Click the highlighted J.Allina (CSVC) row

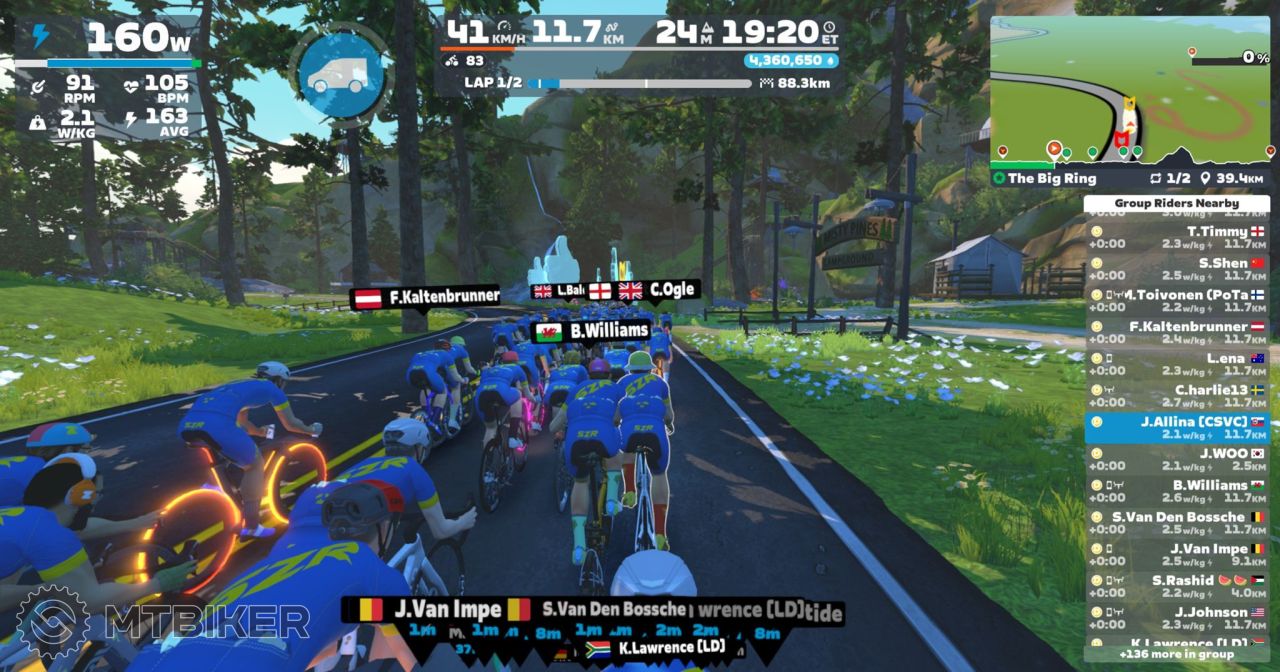point(1177,428)
